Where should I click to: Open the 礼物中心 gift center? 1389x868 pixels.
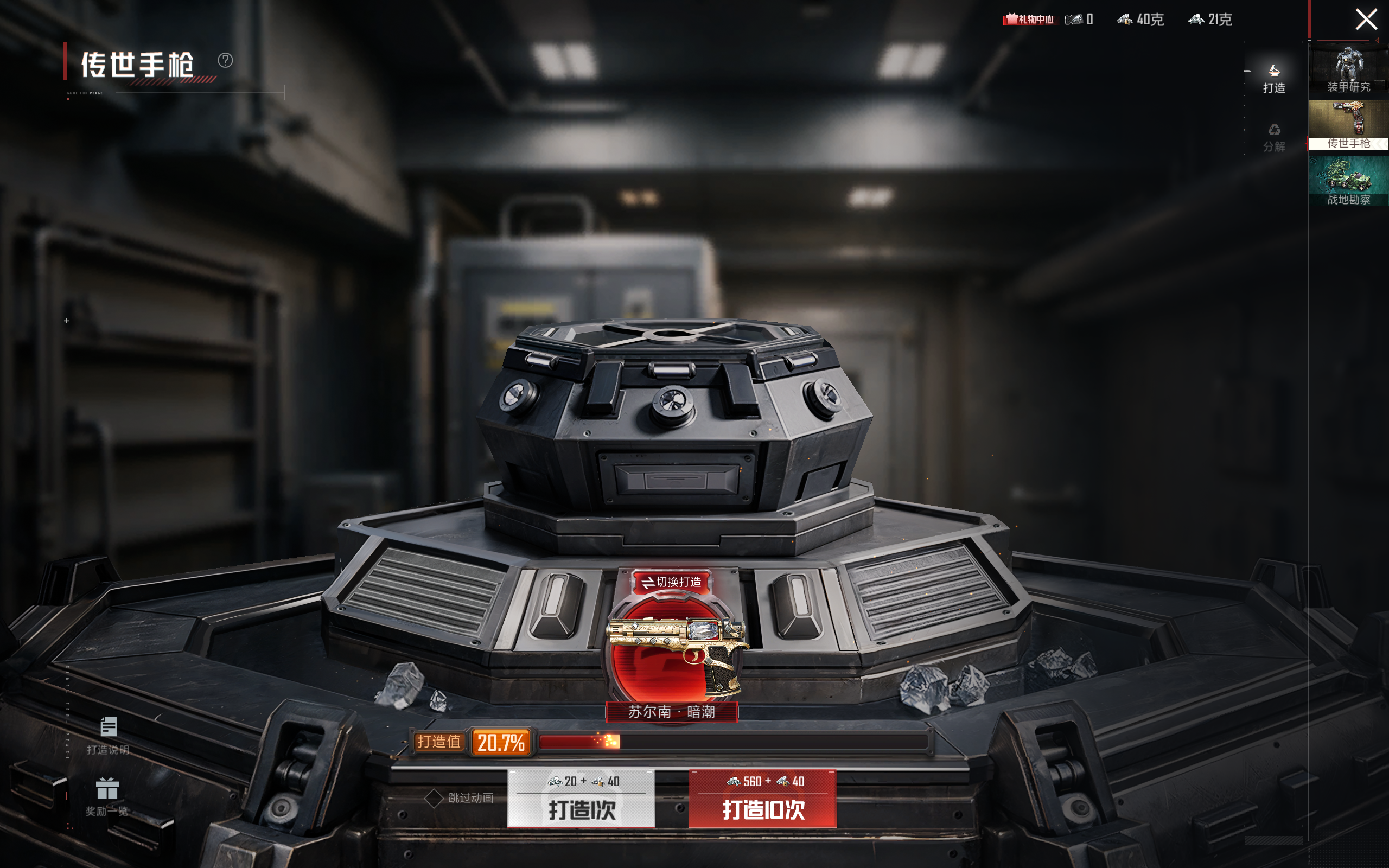point(1029,20)
